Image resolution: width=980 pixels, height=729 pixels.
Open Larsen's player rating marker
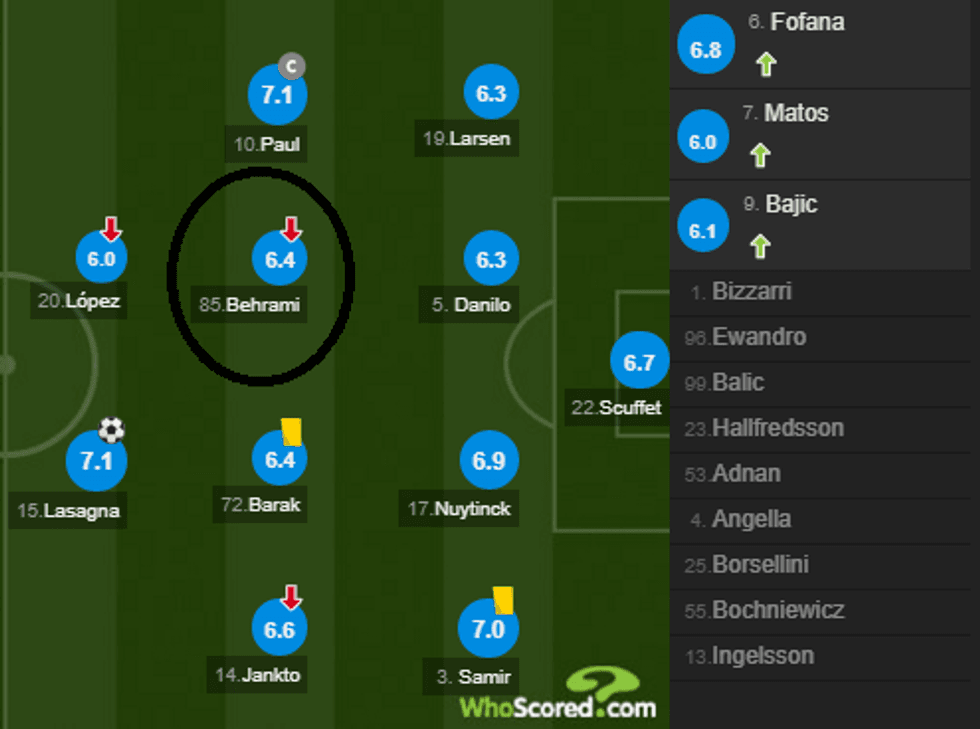click(x=491, y=94)
